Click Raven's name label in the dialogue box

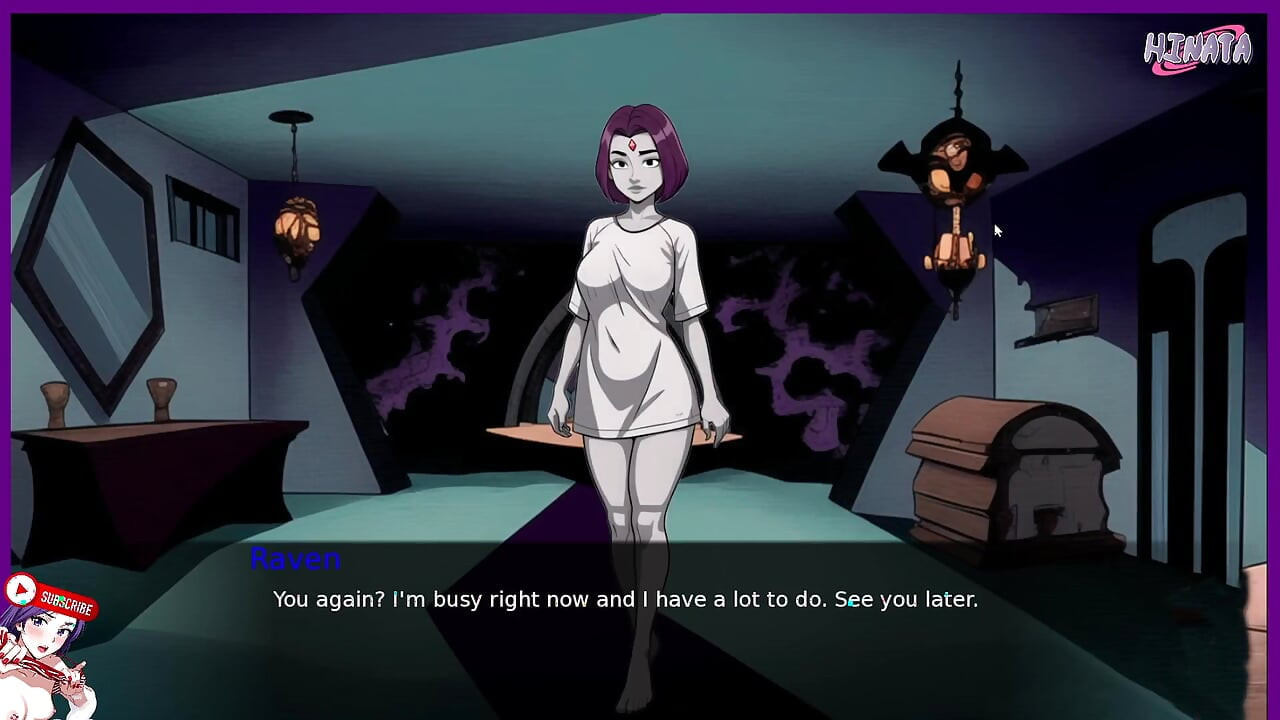(x=295, y=560)
